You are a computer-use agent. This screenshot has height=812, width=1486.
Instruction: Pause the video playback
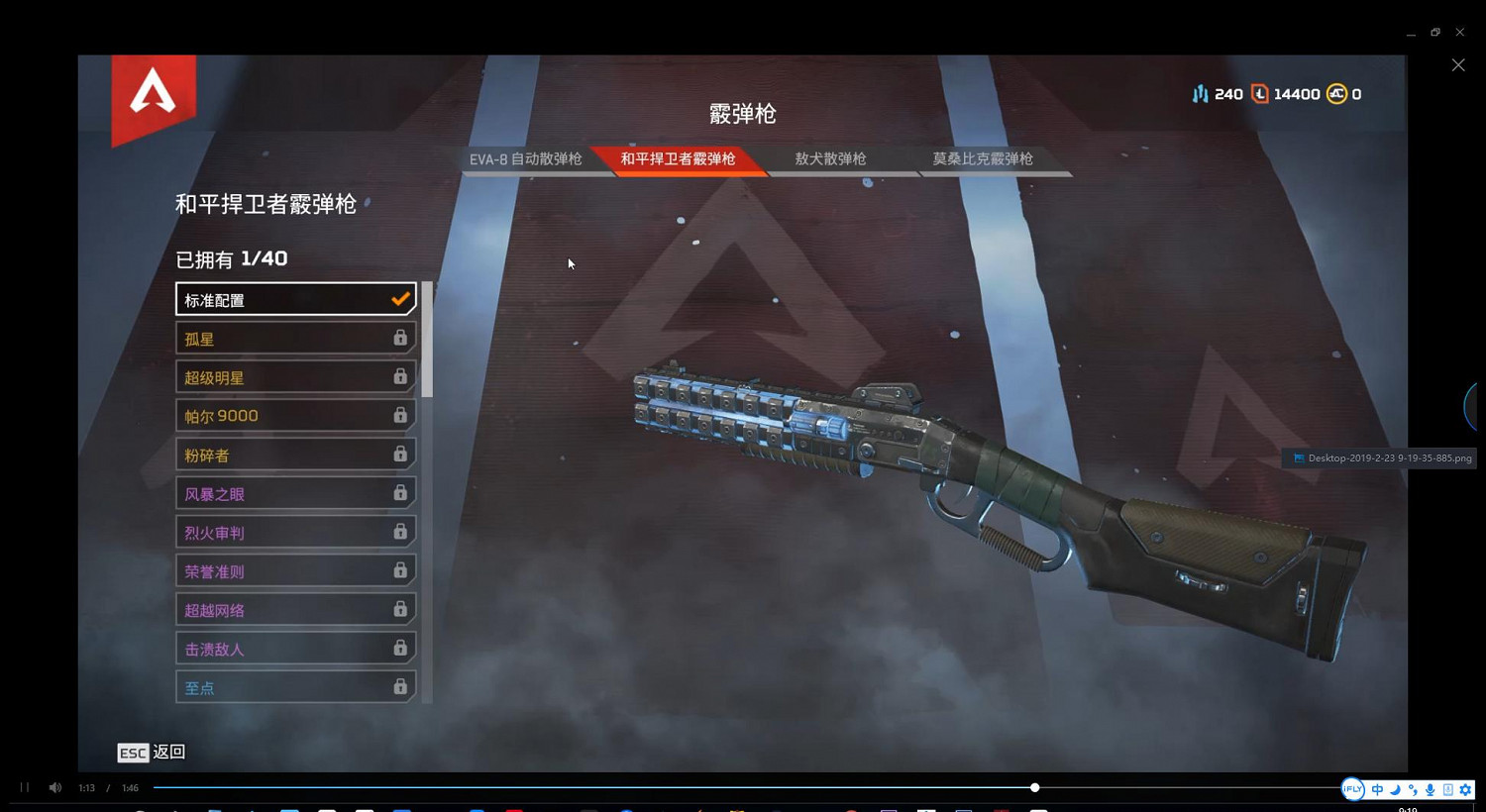coord(23,787)
